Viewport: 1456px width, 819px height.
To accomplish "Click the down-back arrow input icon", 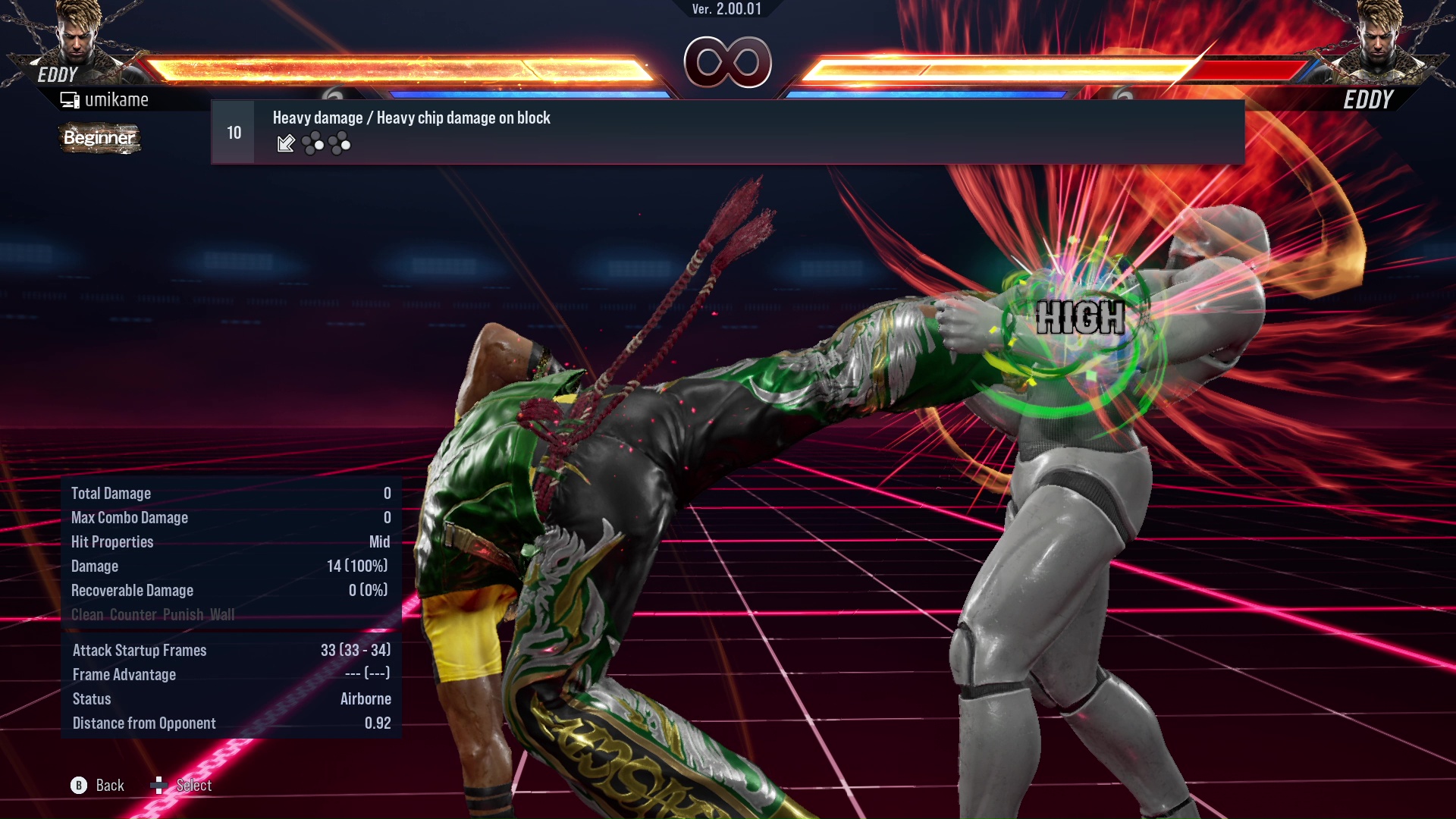I will point(285,144).
